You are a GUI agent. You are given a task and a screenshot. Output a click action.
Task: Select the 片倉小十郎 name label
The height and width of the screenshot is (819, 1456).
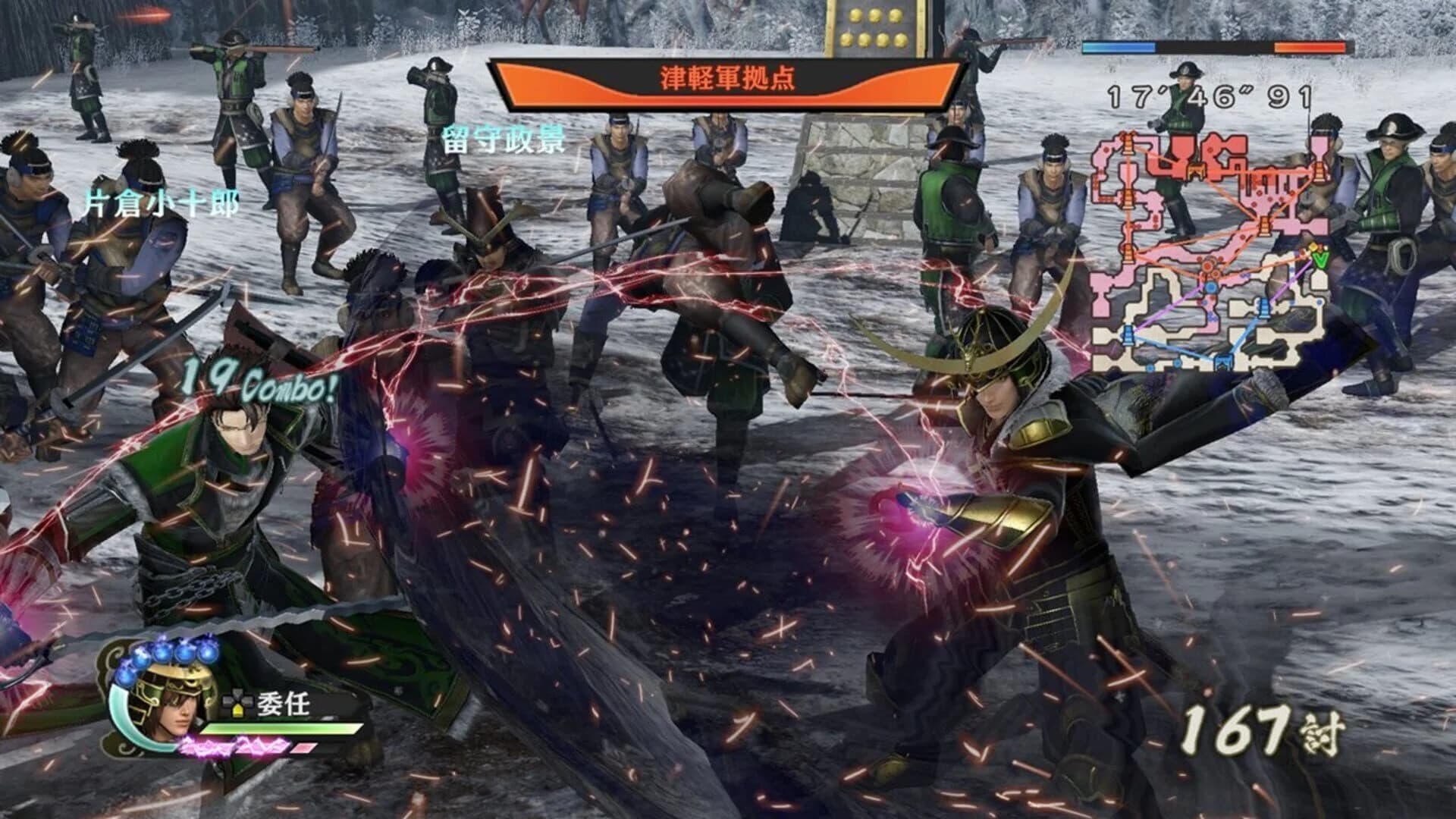tap(158, 202)
